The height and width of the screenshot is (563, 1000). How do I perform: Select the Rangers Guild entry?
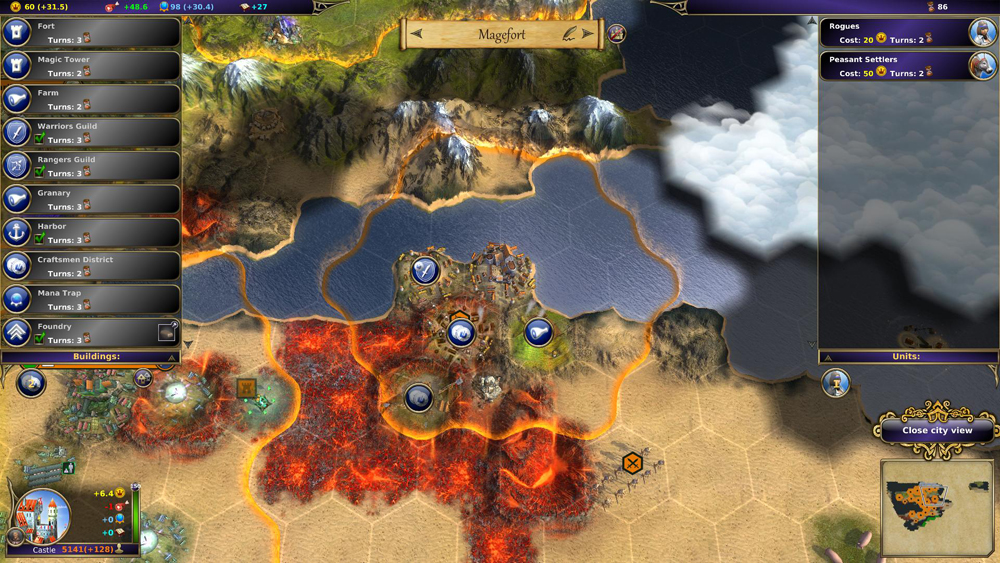[90, 166]
